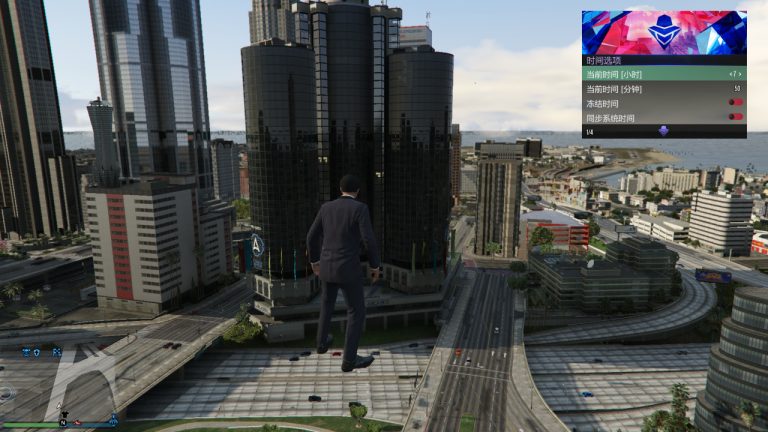Toggle the 冻结时间 freeze time switch

736,102
